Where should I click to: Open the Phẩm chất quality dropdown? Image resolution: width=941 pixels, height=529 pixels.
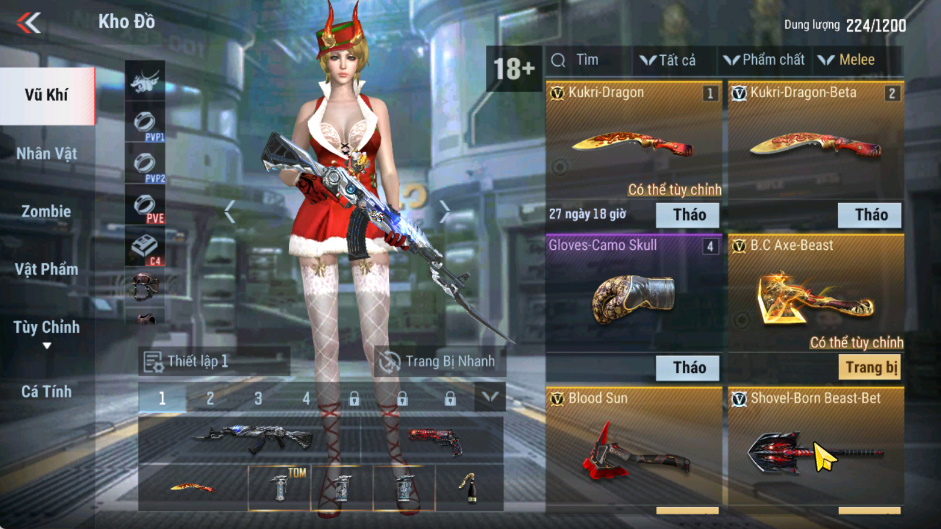click(x=764, y=60)
